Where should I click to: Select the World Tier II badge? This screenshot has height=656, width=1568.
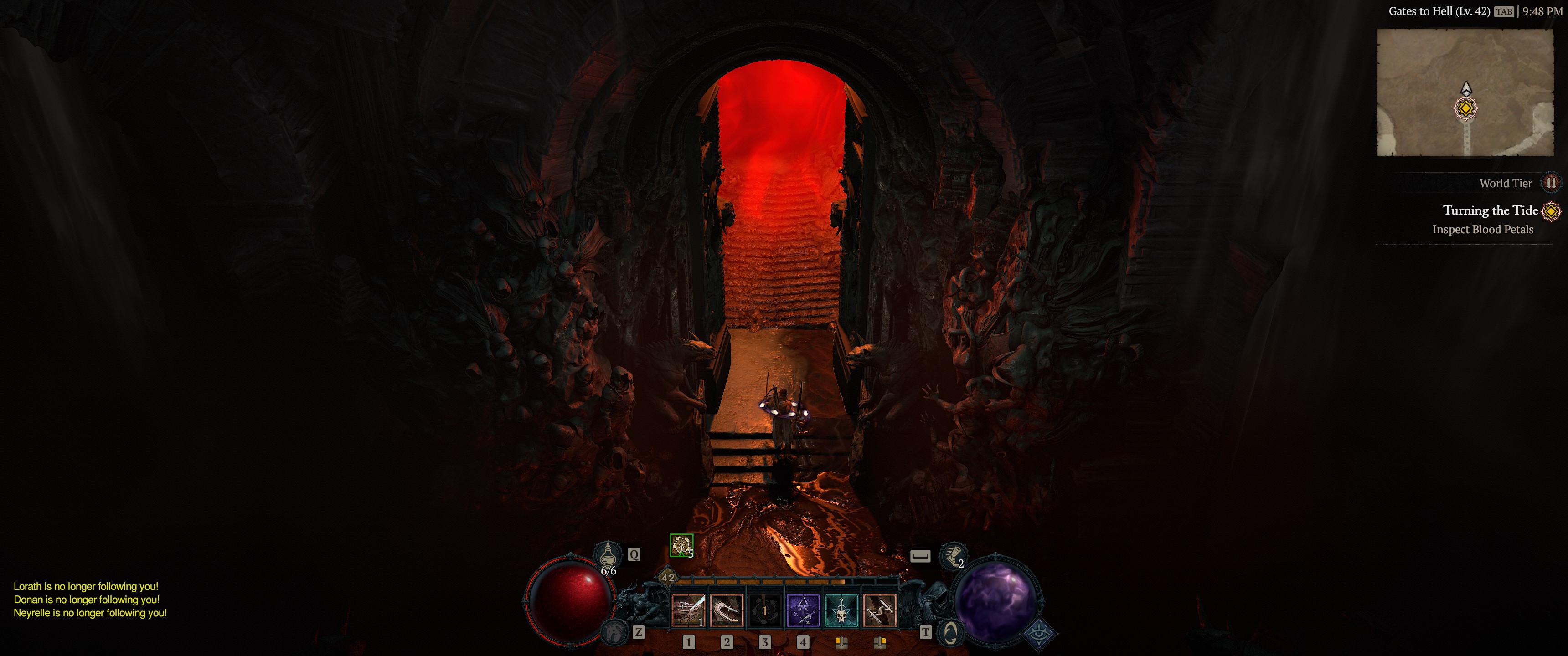click(x=1551, y=183)
